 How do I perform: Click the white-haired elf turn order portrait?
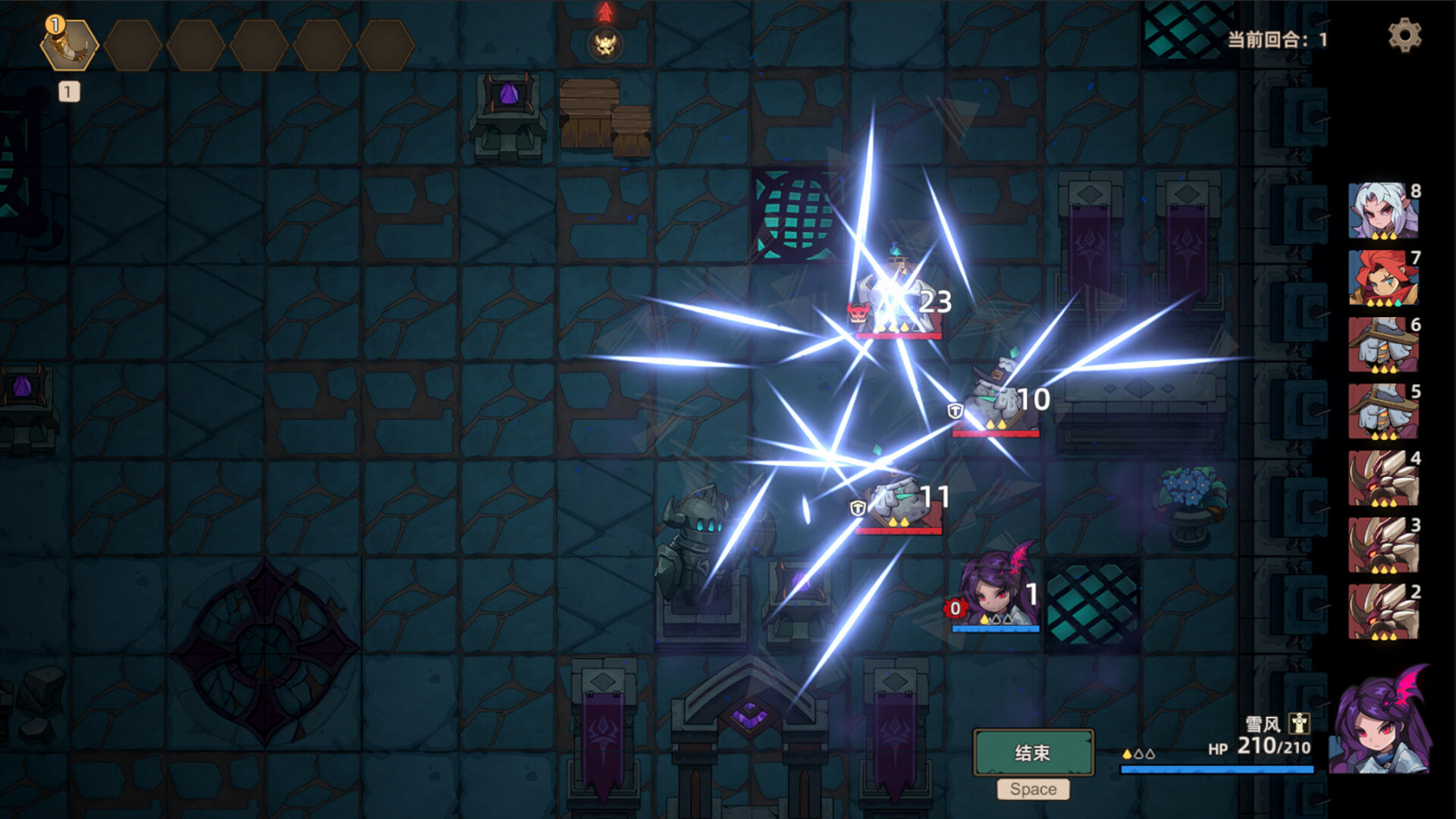[1382, 212]
